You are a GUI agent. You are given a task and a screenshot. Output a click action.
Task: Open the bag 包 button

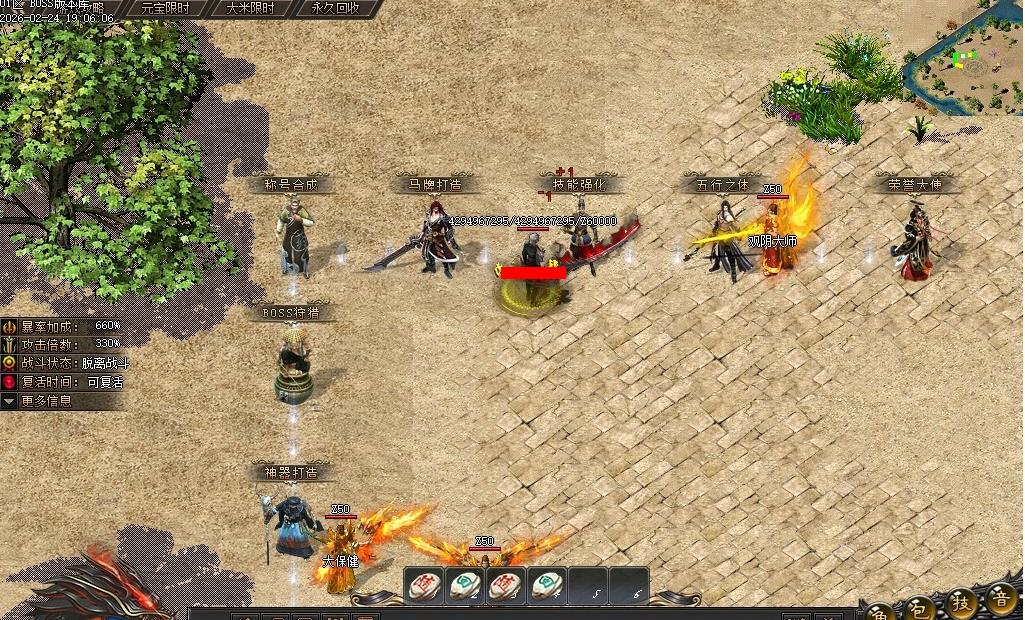[921, 607]
